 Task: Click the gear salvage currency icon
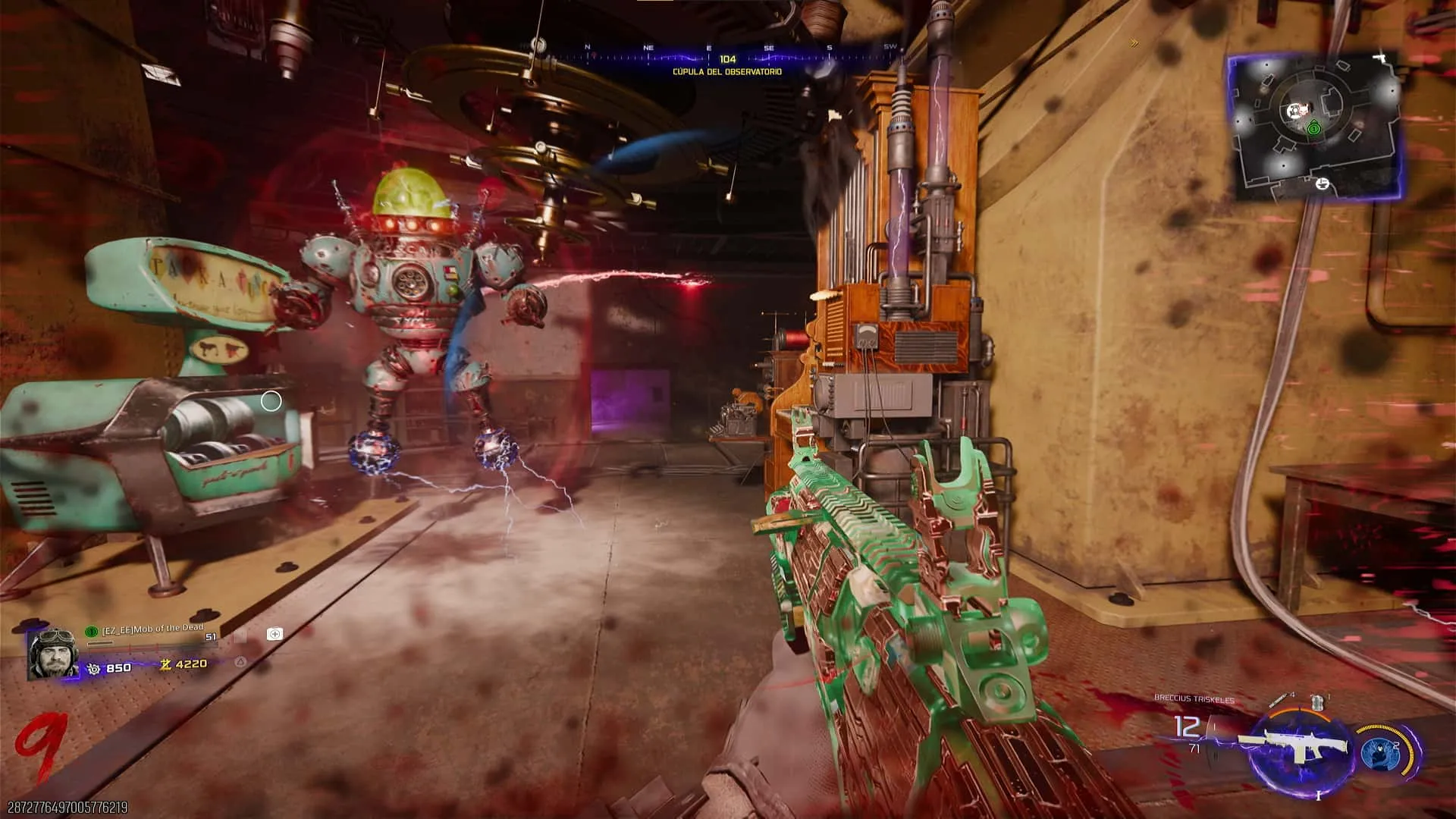[x=93, y=668]
